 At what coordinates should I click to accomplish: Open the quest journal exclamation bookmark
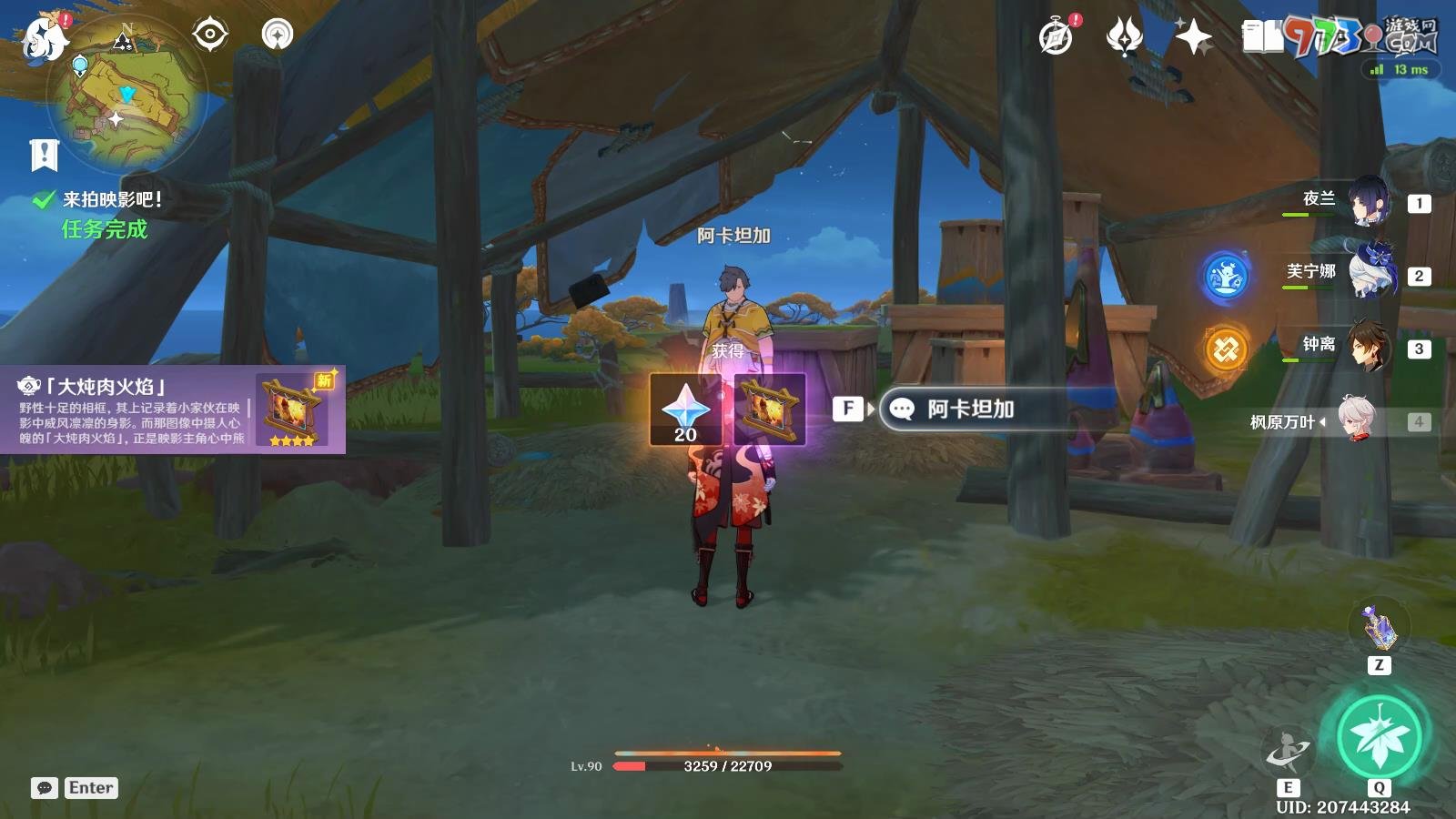pyautogui.click(x=44, y=156)
